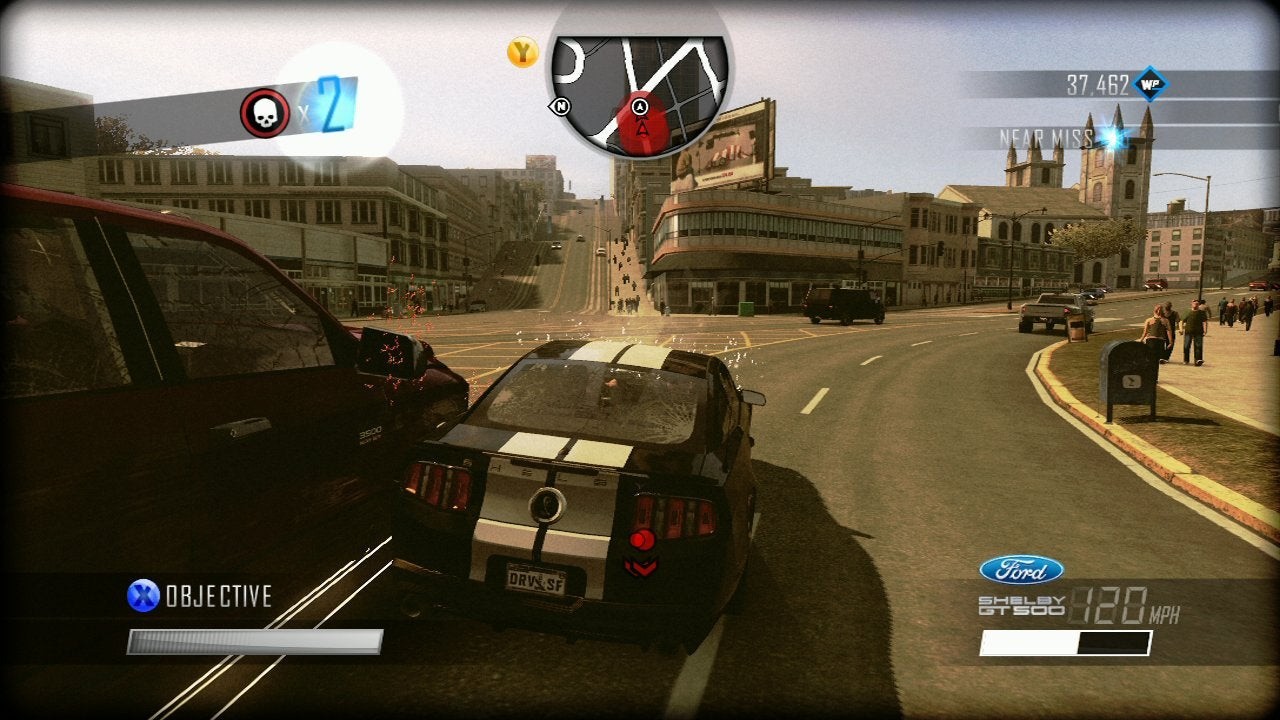
Task: Click the north compass marker on minimap
Action: click(561, 106)
